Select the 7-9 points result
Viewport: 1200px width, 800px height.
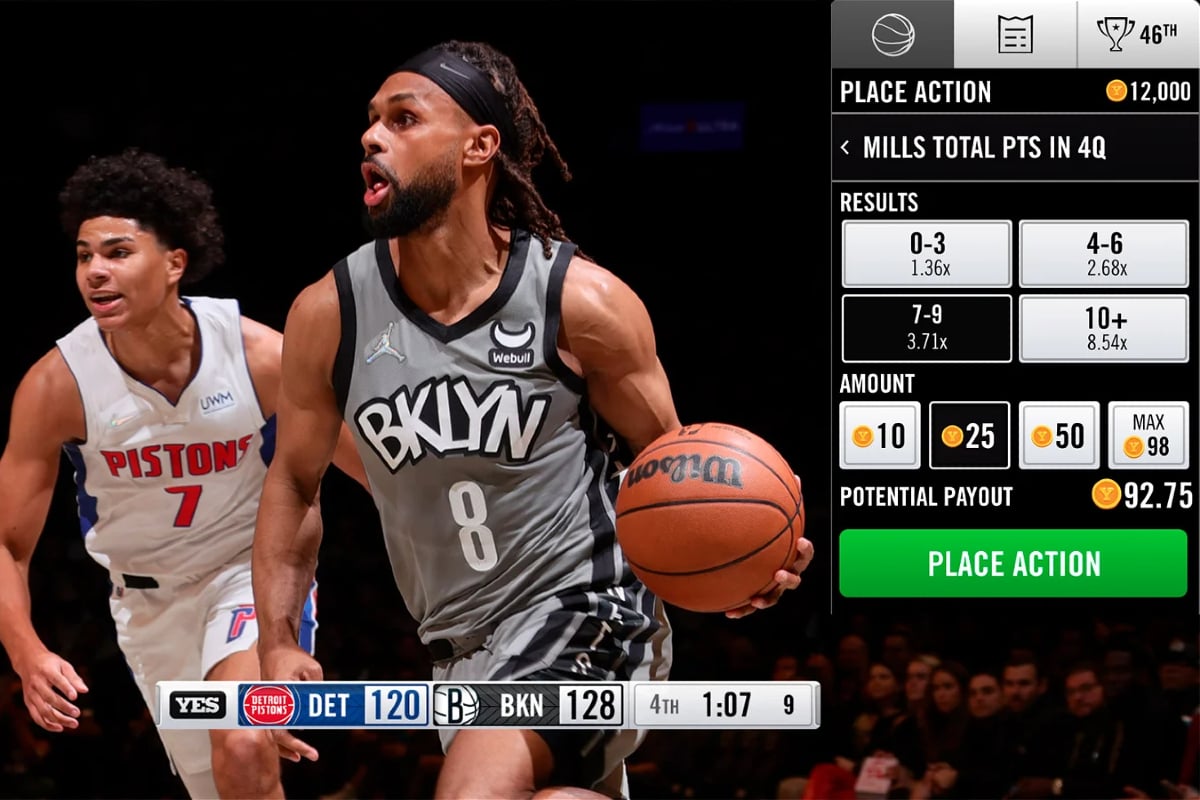click(x=927, y=328)
